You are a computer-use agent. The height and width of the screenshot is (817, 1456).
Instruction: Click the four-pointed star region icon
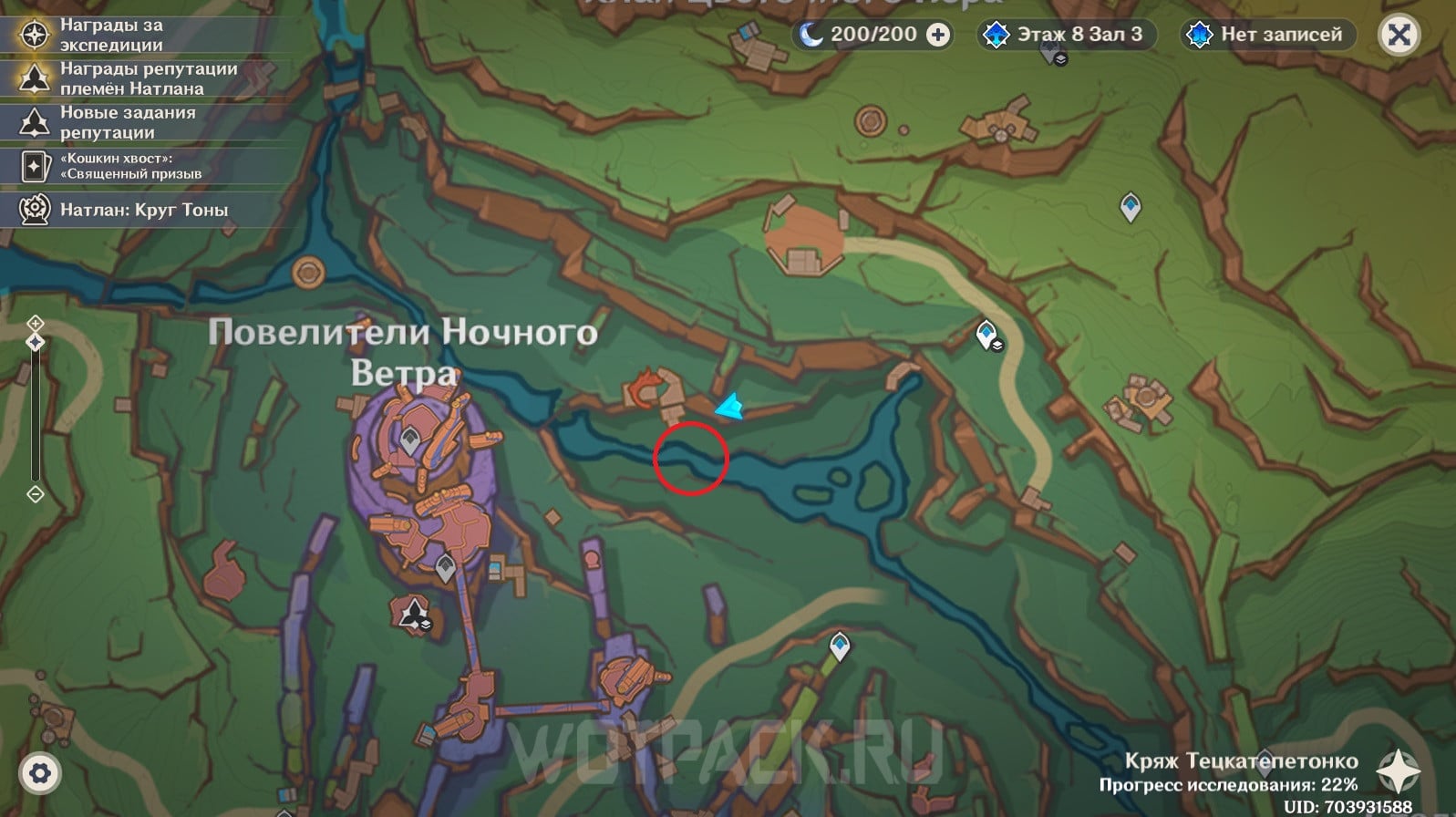point(1398,771)
